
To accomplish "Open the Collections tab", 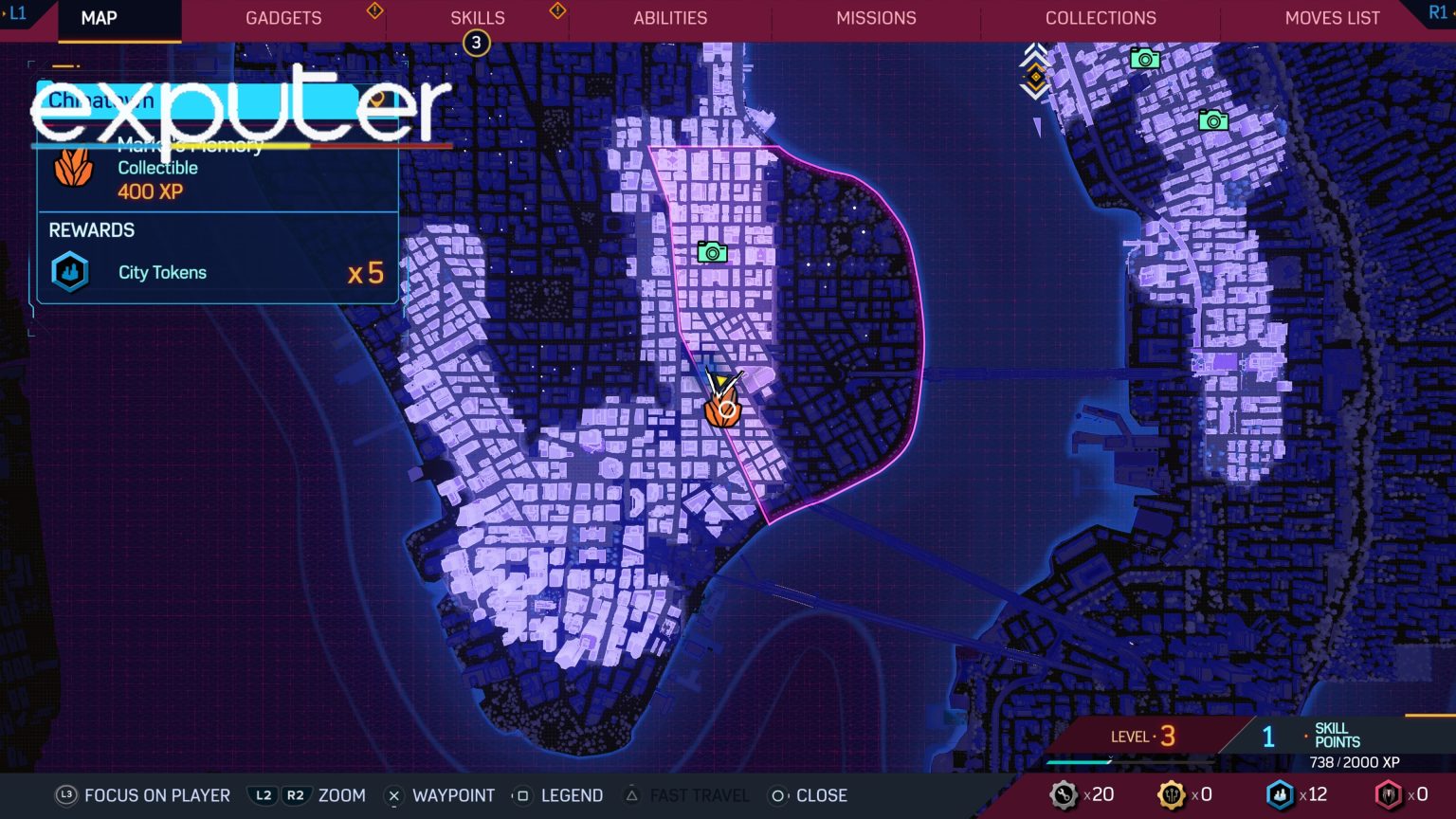I will [1100, 17].
